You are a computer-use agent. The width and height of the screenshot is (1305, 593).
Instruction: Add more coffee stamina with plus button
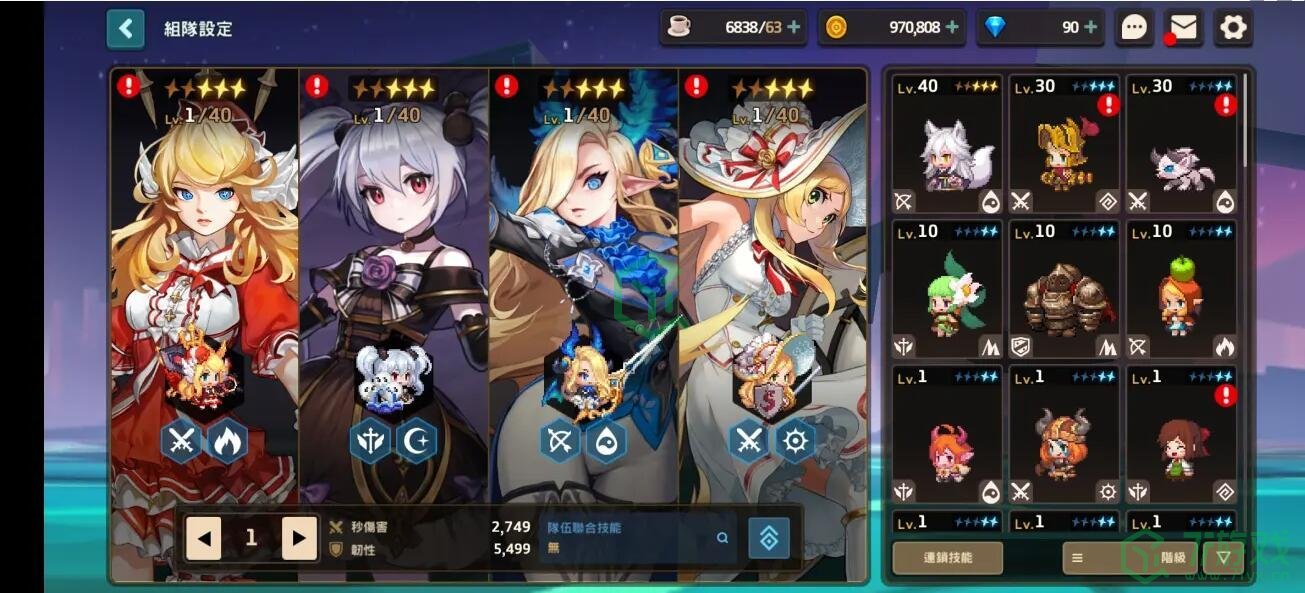(794, 28)
